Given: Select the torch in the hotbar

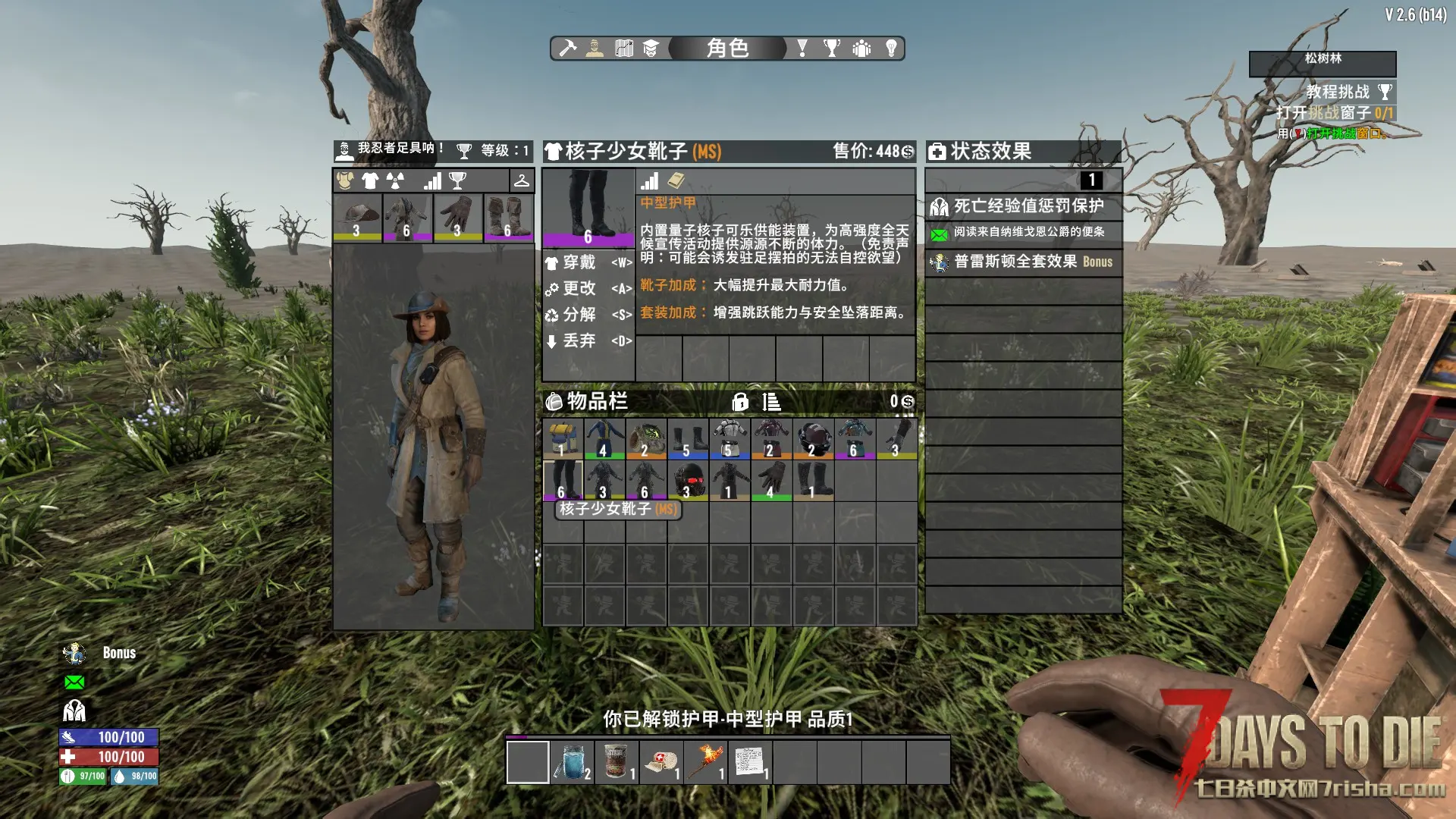Looking at the screenshot, I should 705,761.
